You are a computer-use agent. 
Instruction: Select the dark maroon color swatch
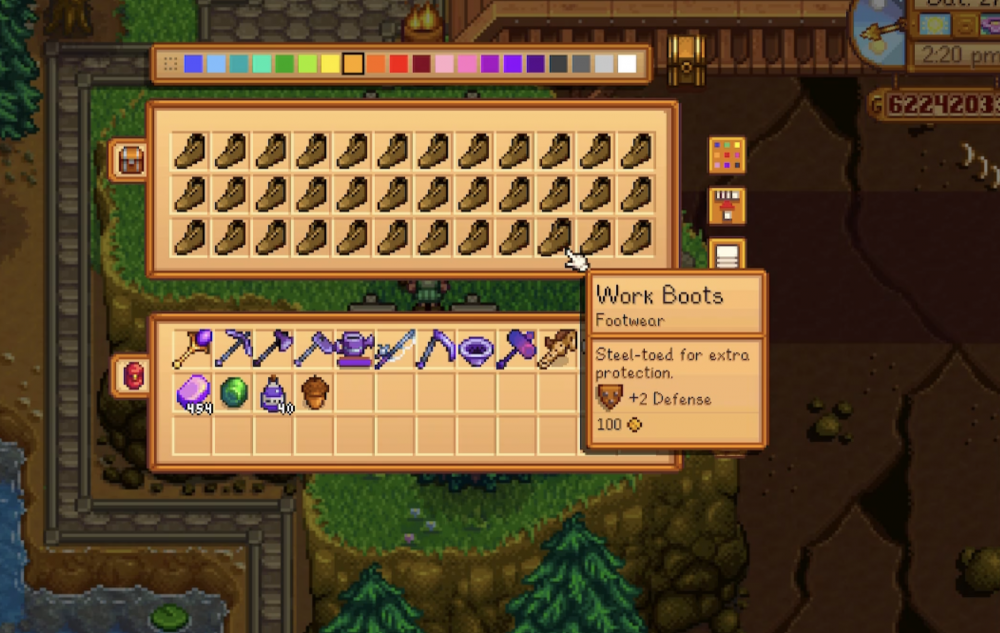click(421, 64)
